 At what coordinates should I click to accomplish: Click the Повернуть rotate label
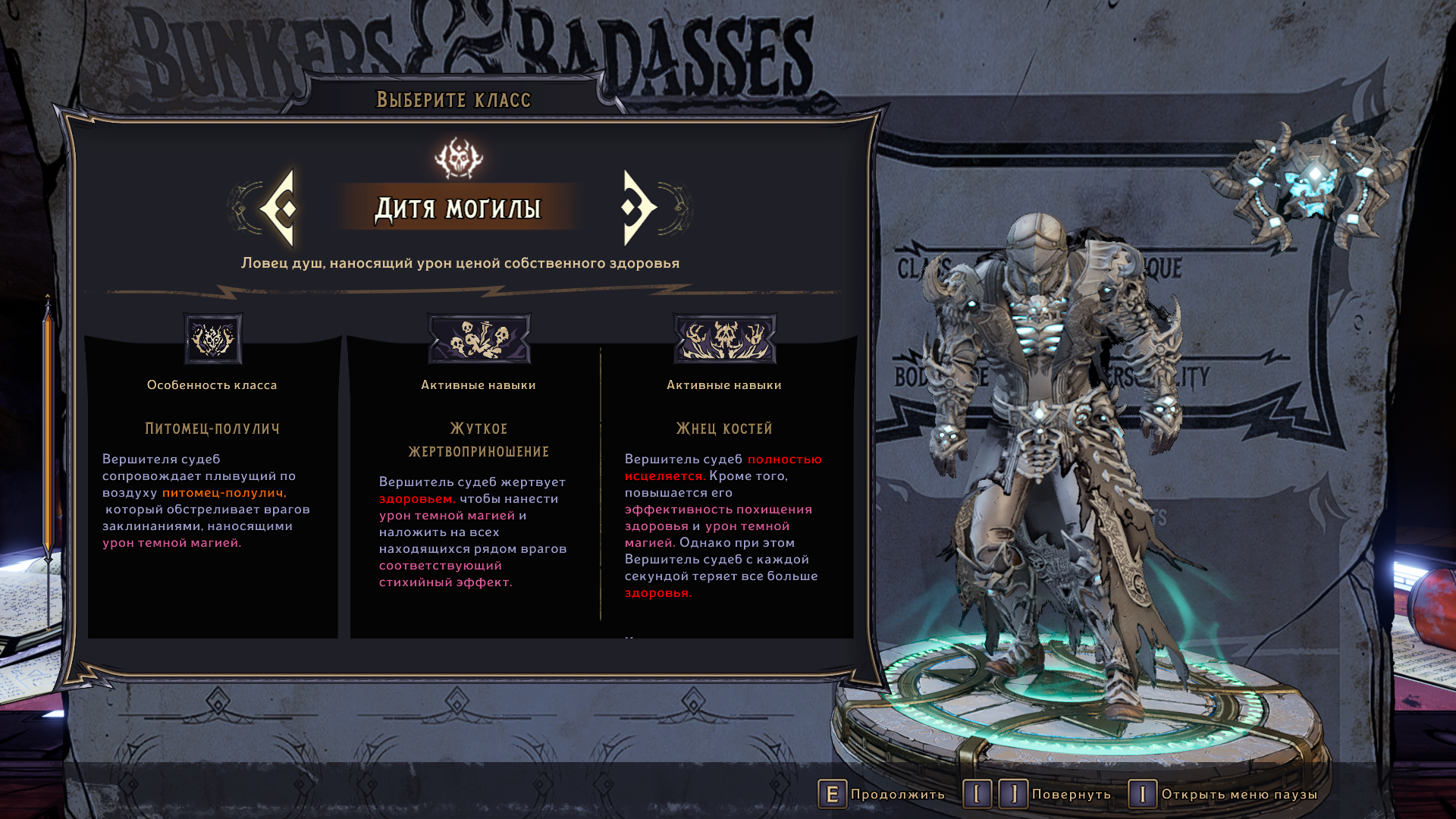click(1071, 794)
